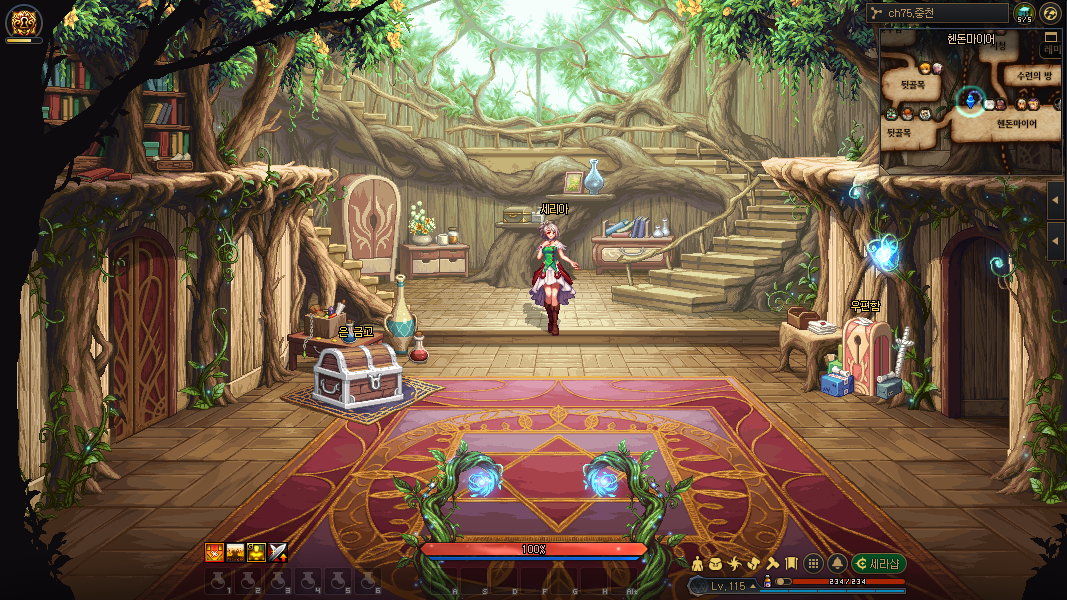Open the inventory pouch icon
The height and width of the screenshot is (600, 1067).
tap(715, 564)
